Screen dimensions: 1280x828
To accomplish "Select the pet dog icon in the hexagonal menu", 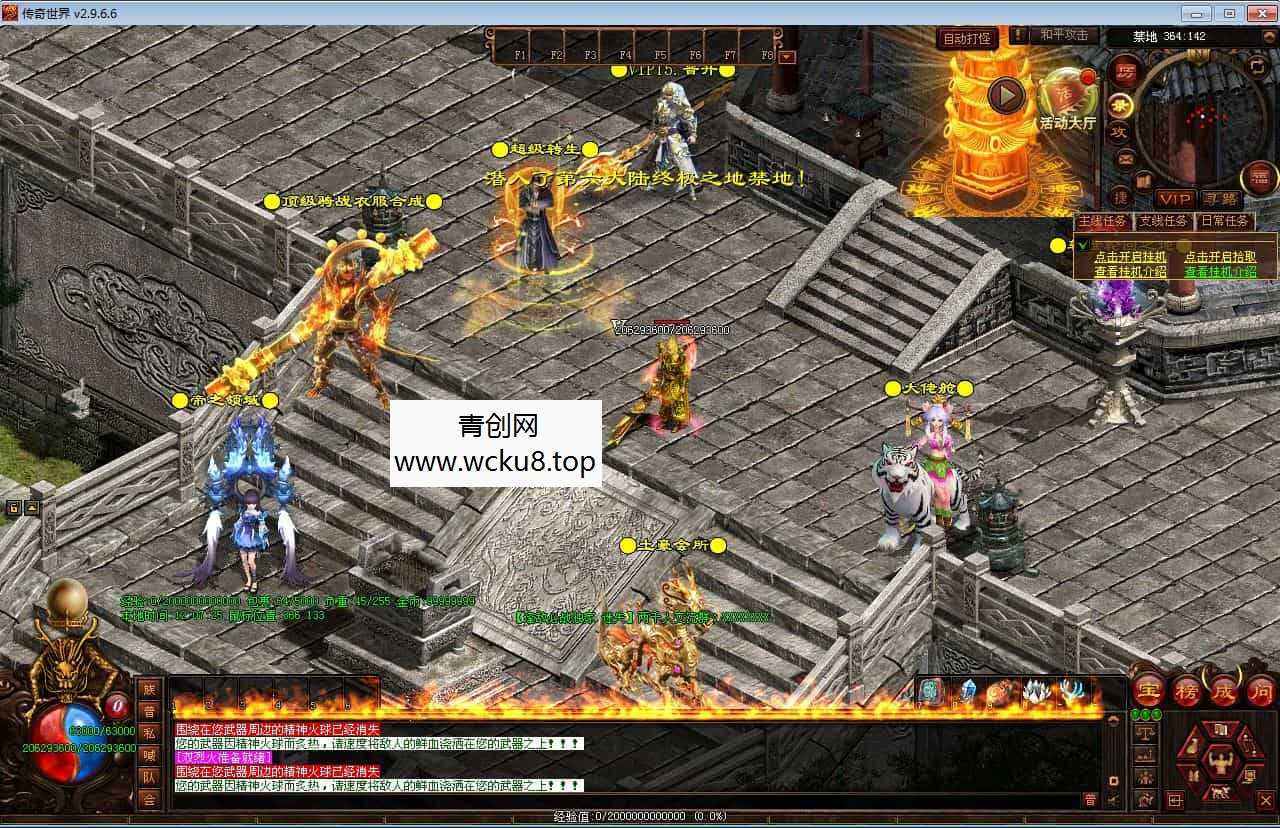I will tap(1219, 791).
